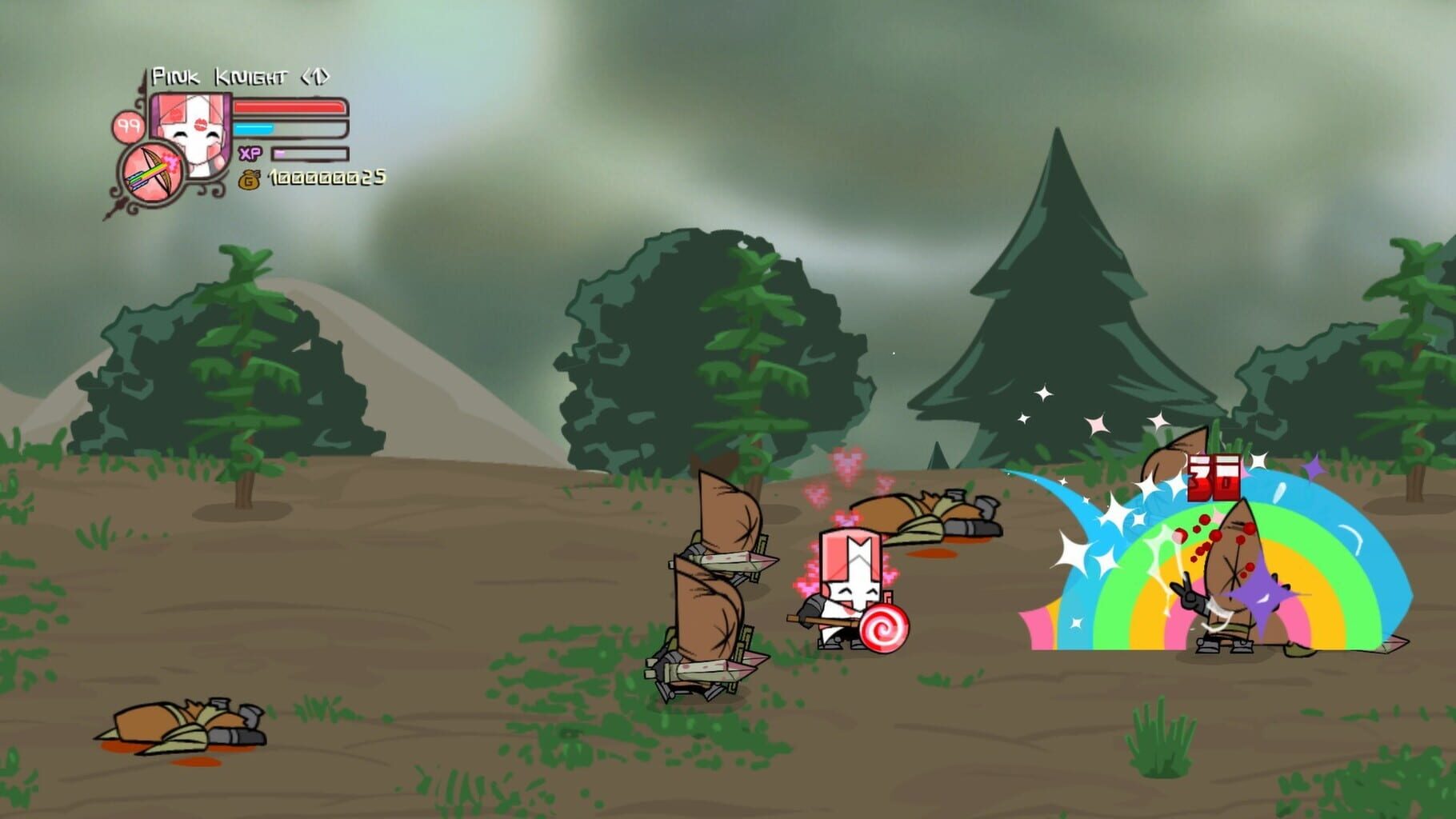Click the gold amount 100000025 display
Image resolution: width=1456 pixels, height=819 pixels.
click(326, 179)
